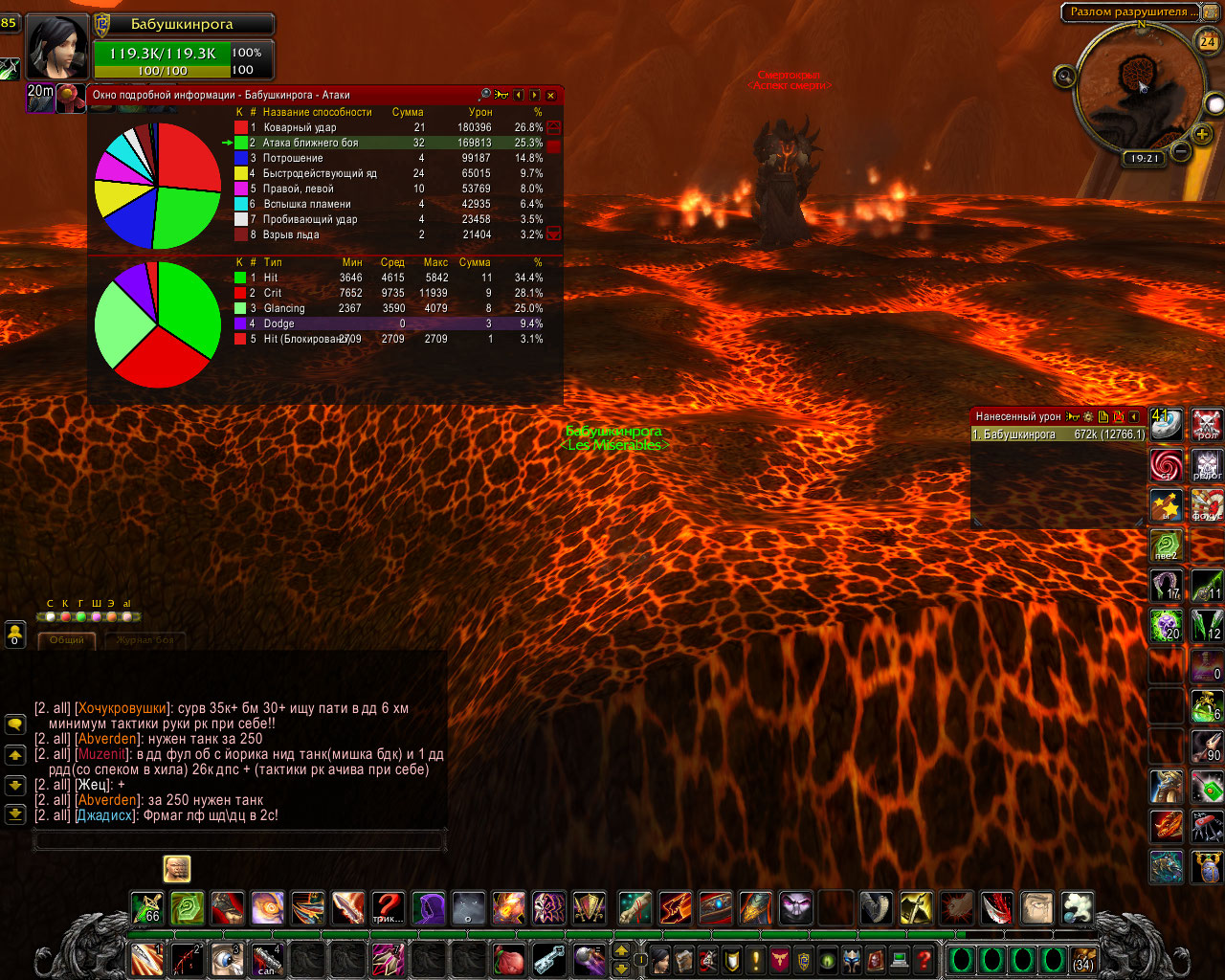Open the chat menu speech bubble button
This screenshot has height=980, width=1225.
[x=15, y=724]
